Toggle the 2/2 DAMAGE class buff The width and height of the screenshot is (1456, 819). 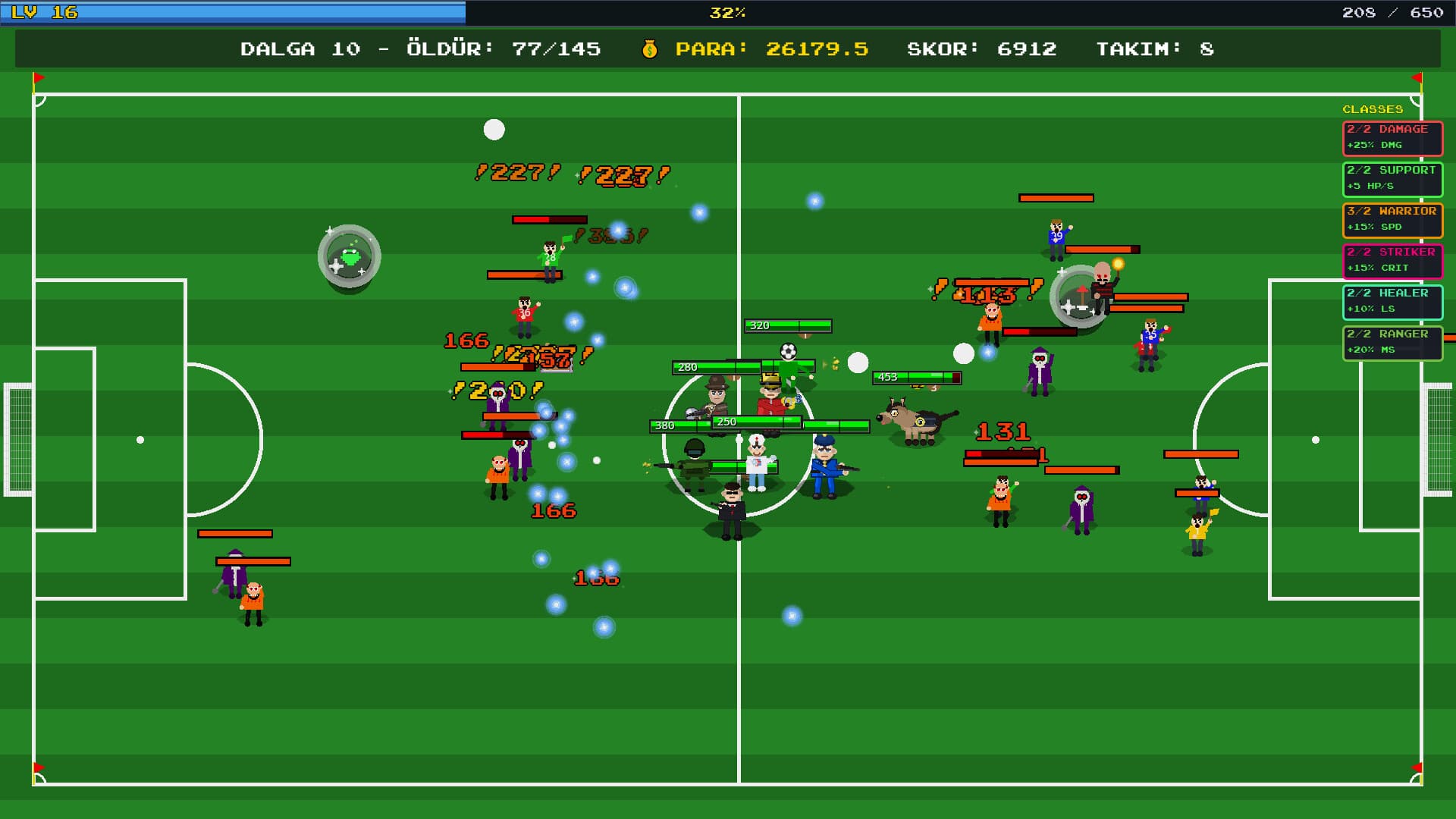click(1392, 139)
